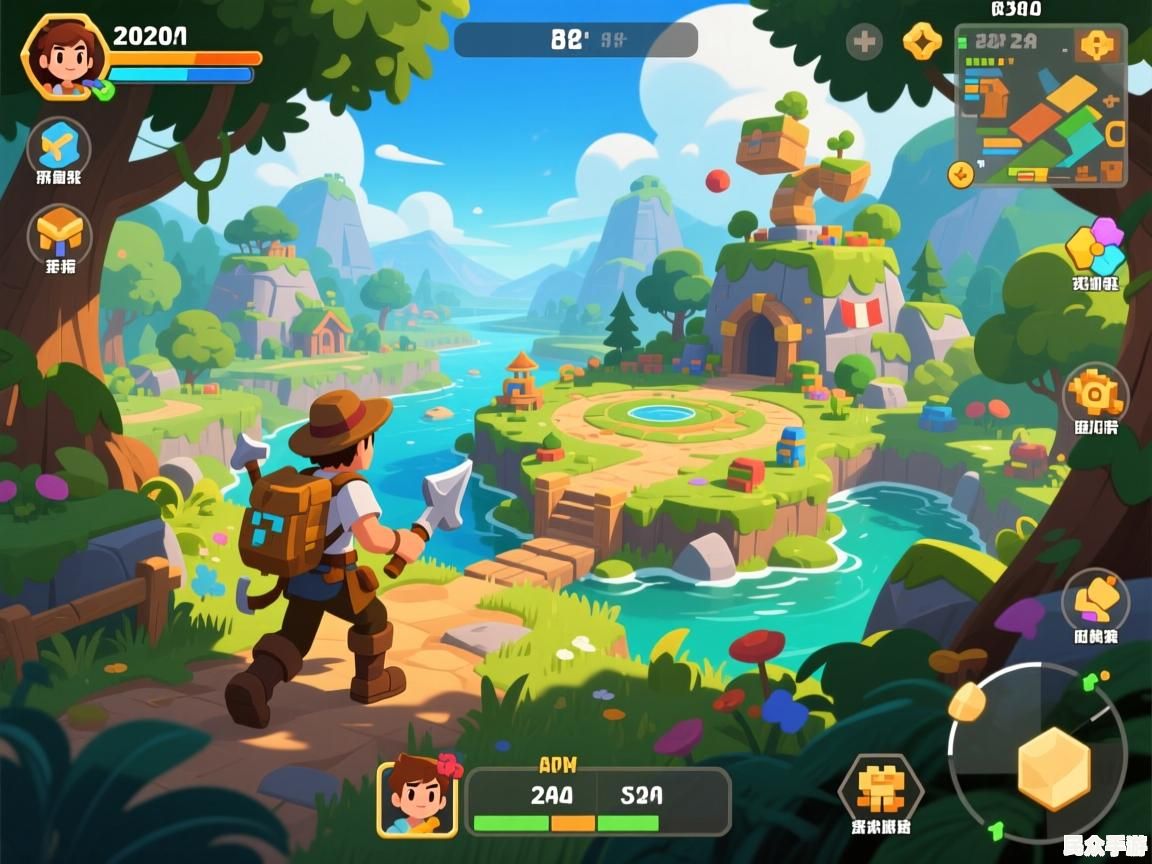Select the gold four-point star icon
The image size is (1152, 864).
pos(921,42)
